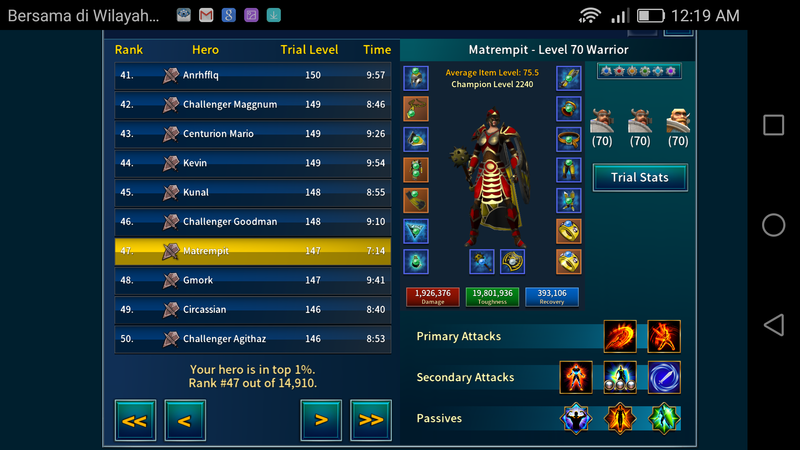This screenshot has width=800, height=450.
Task: Inspect the first fiery primary attack icon
Action: (620, 337)
